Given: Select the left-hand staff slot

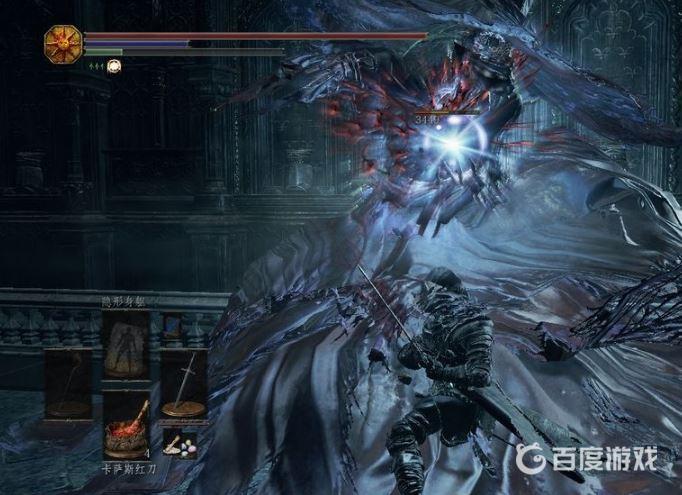Looking at the screenshot, I should click(67, 384).
